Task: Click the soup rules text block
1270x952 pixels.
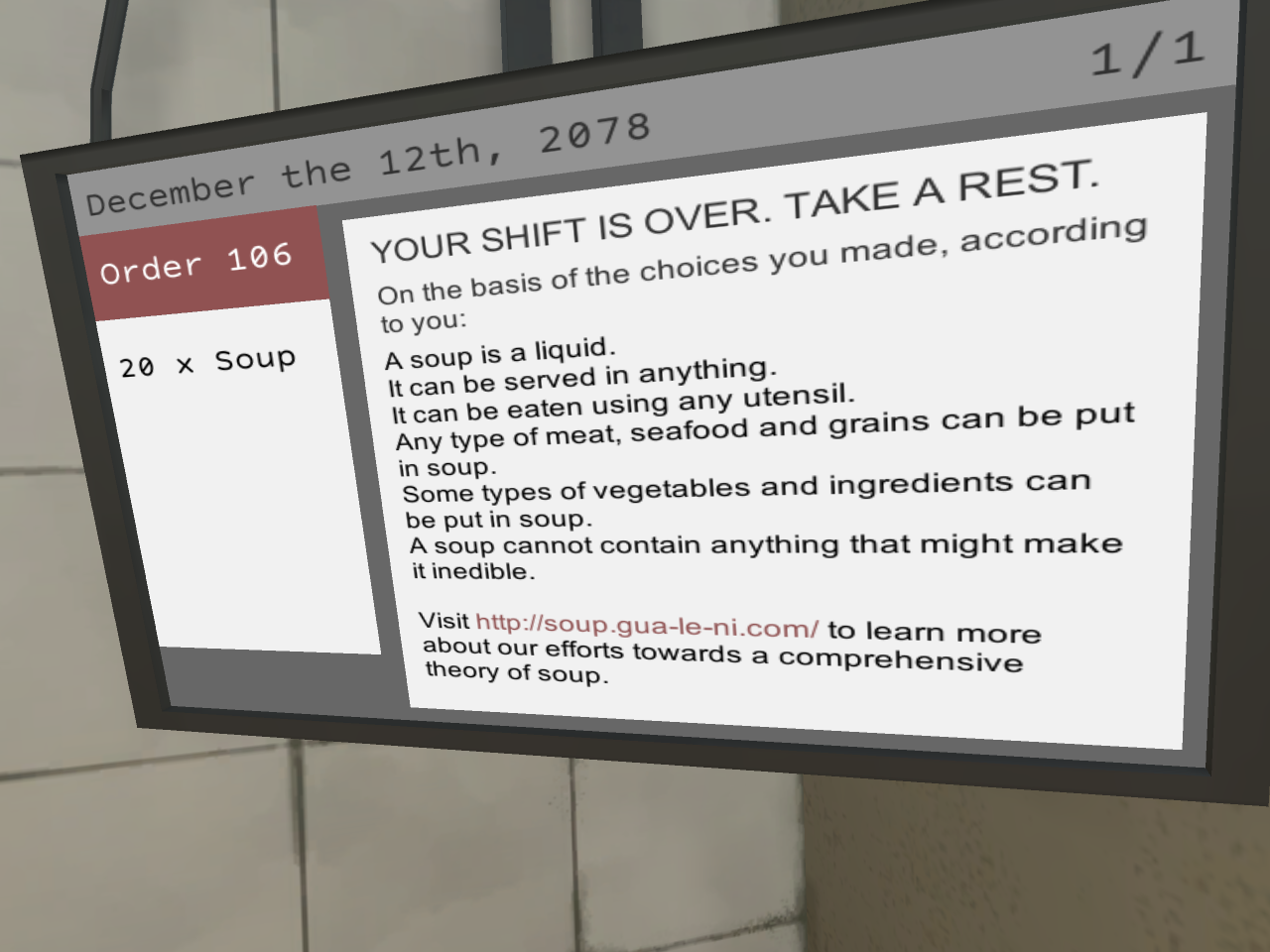Action: [x=744, y=456]
